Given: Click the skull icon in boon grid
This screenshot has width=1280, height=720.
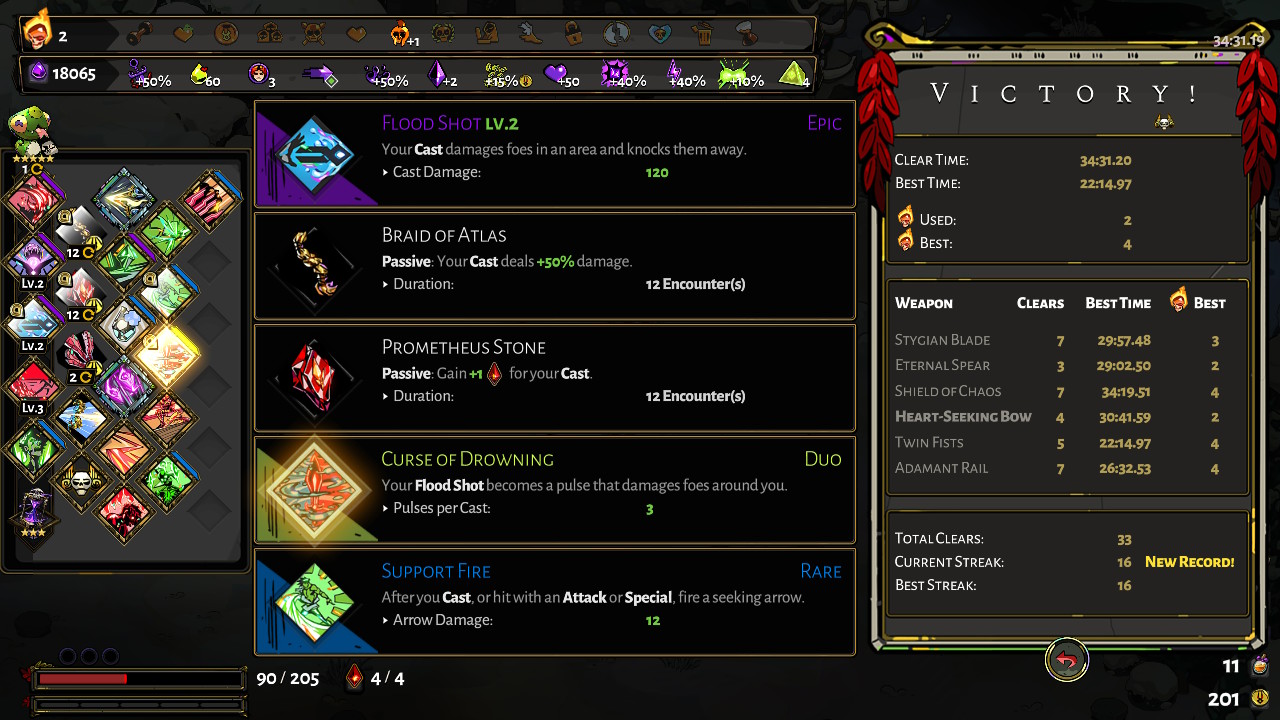Looking at the screenshot, I should click(x=79, y=482).
